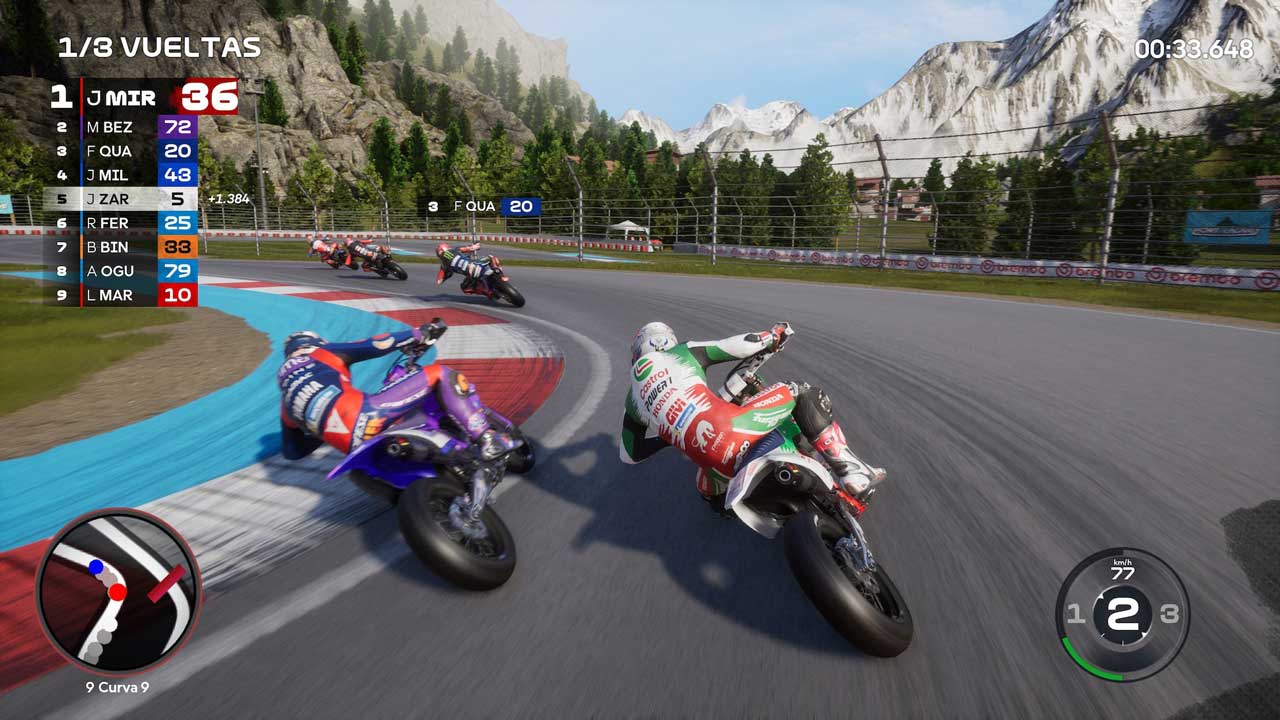
Task: Select the J MIL leaderboard entry
Action: pyautogui.click(x=125, y=175)
